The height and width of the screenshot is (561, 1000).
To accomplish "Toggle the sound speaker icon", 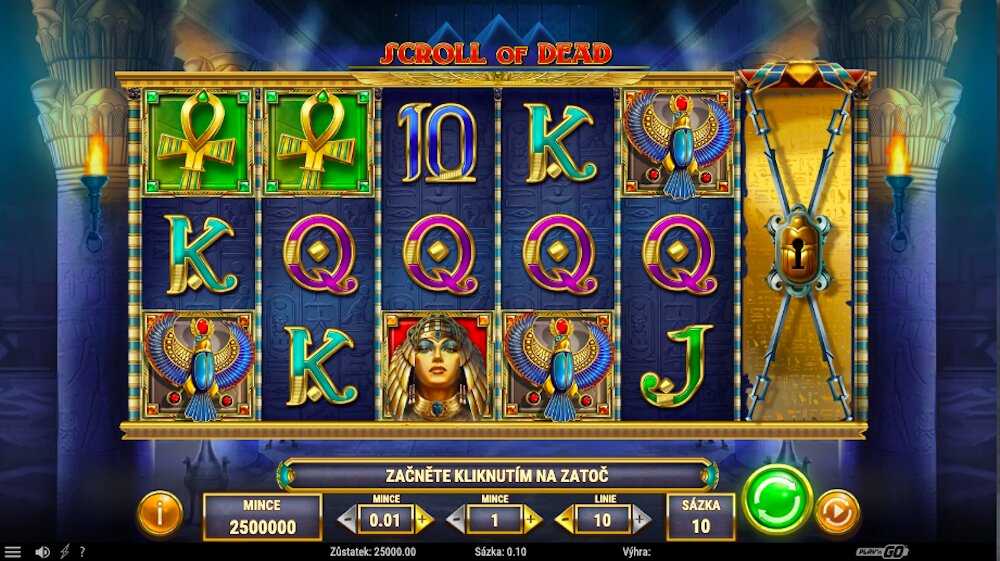I will click(x=42, y=552).
